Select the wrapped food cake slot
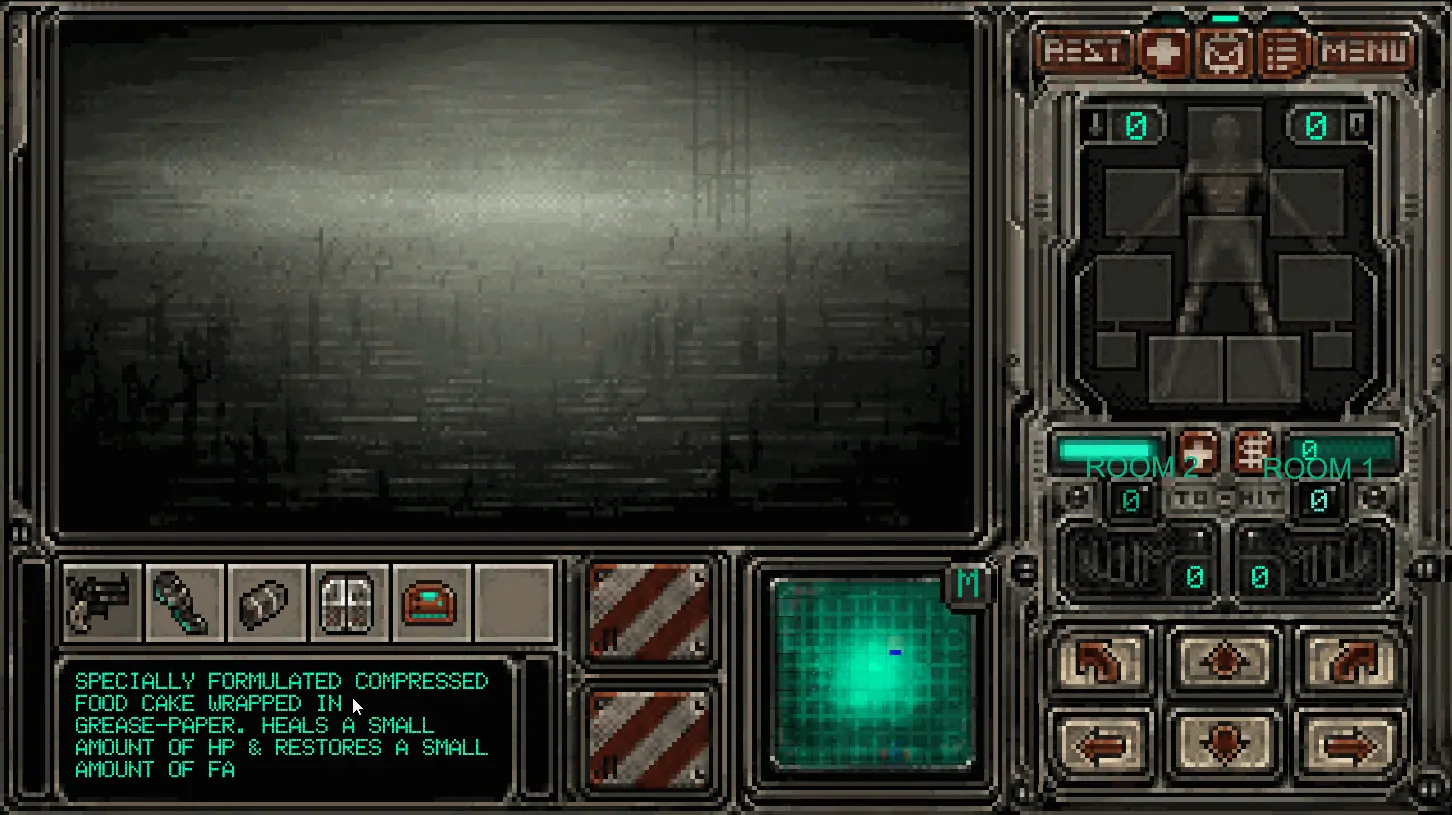Image resolution: width=1452 pixels, height=815 pixels. pos(266,602)
